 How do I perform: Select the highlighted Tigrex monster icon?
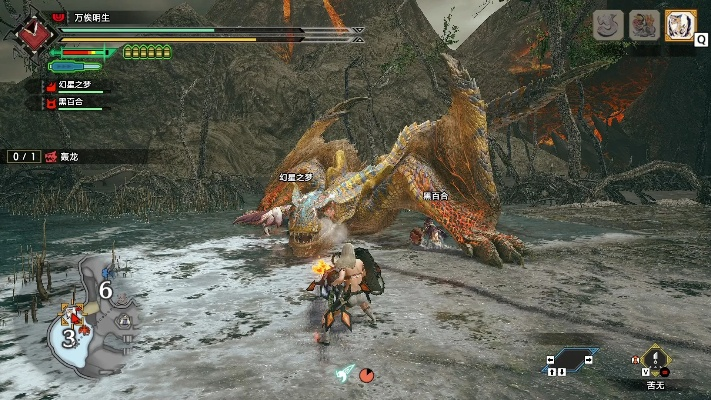[x=680, y=25]
